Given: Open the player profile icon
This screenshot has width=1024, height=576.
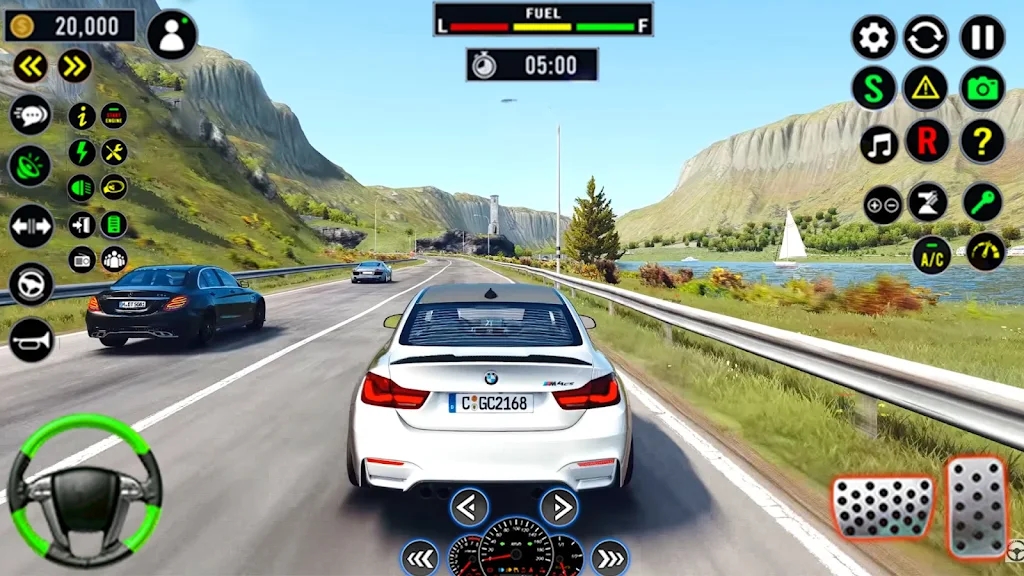Looking at the screenshot, I should coord(172,35).
